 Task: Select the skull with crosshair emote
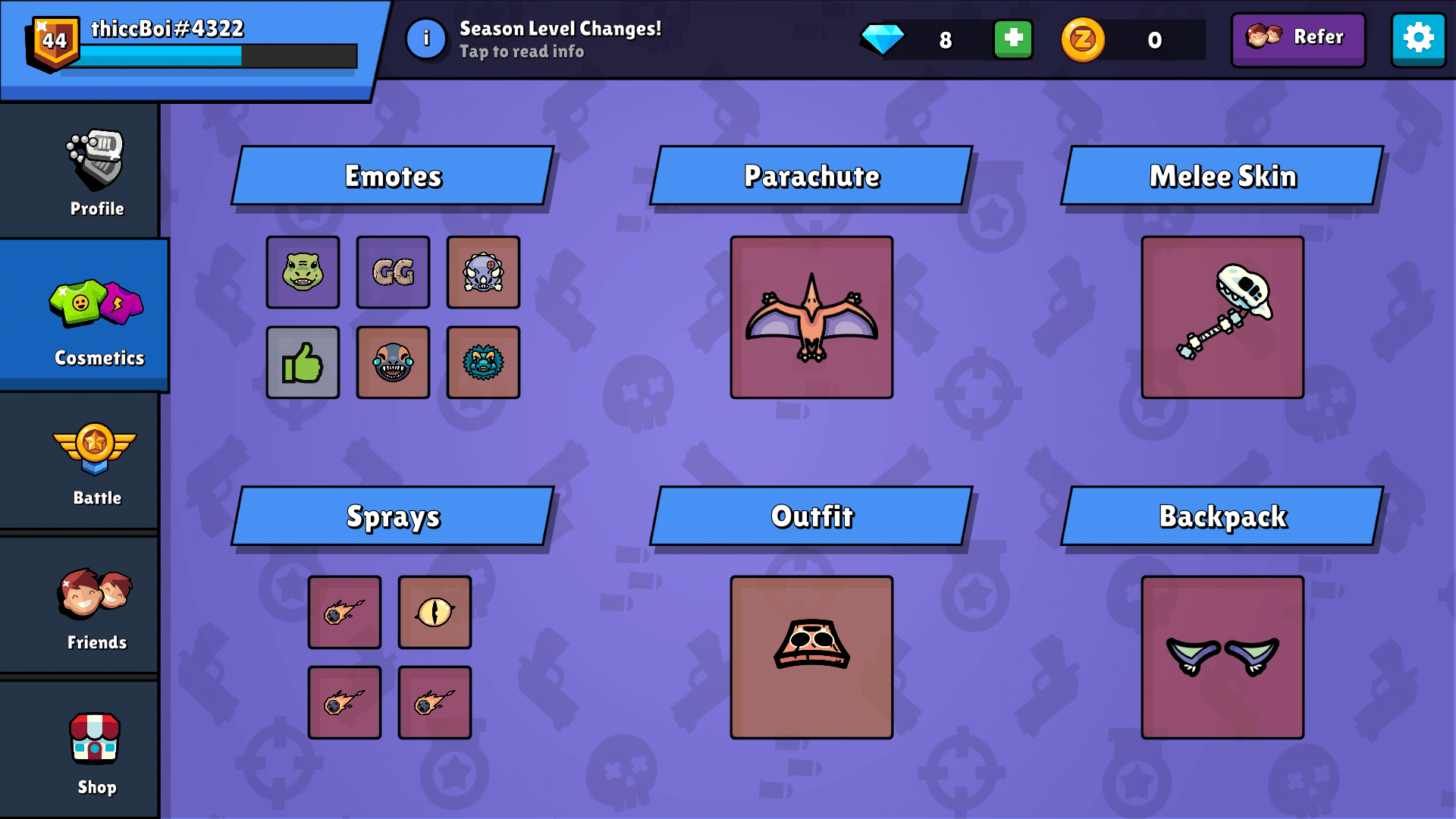click(x=483, y=272)
